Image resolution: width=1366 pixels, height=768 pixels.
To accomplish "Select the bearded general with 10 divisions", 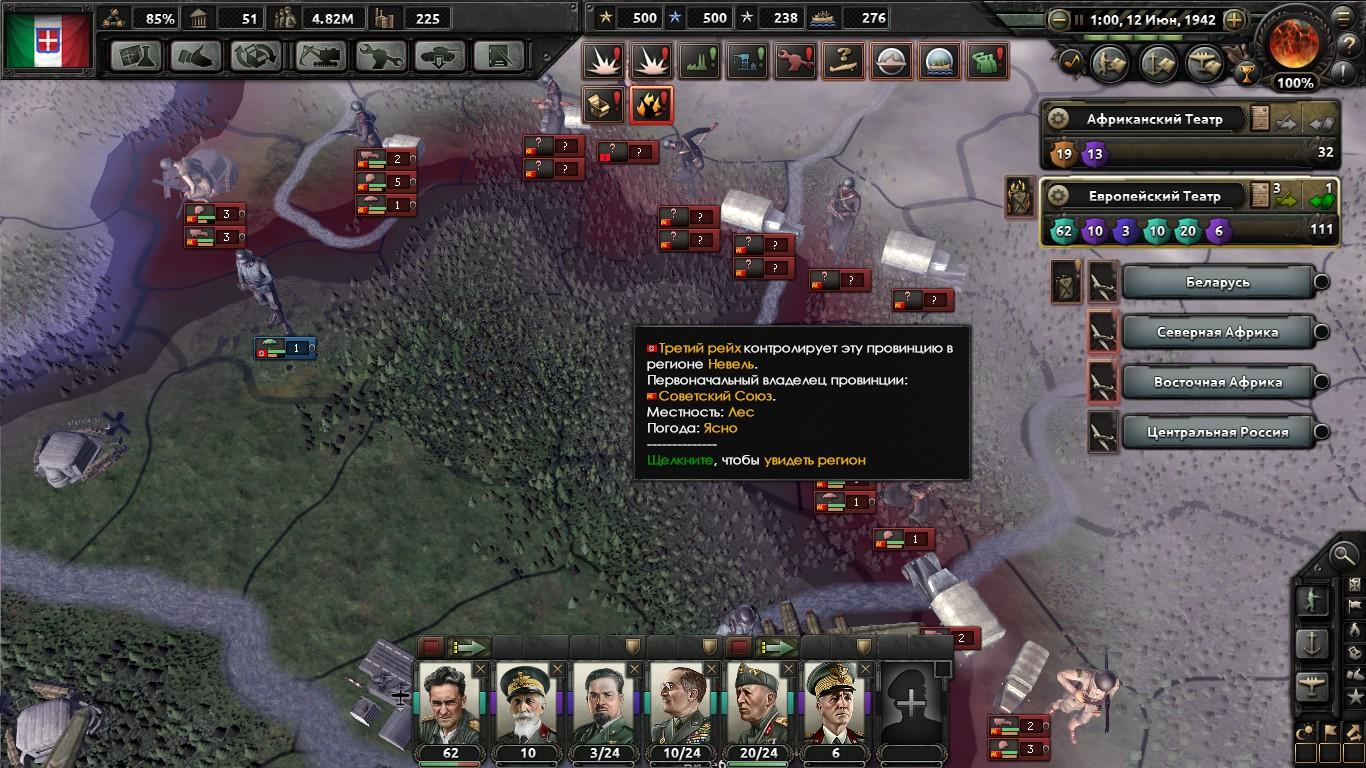I will (527, 703).
